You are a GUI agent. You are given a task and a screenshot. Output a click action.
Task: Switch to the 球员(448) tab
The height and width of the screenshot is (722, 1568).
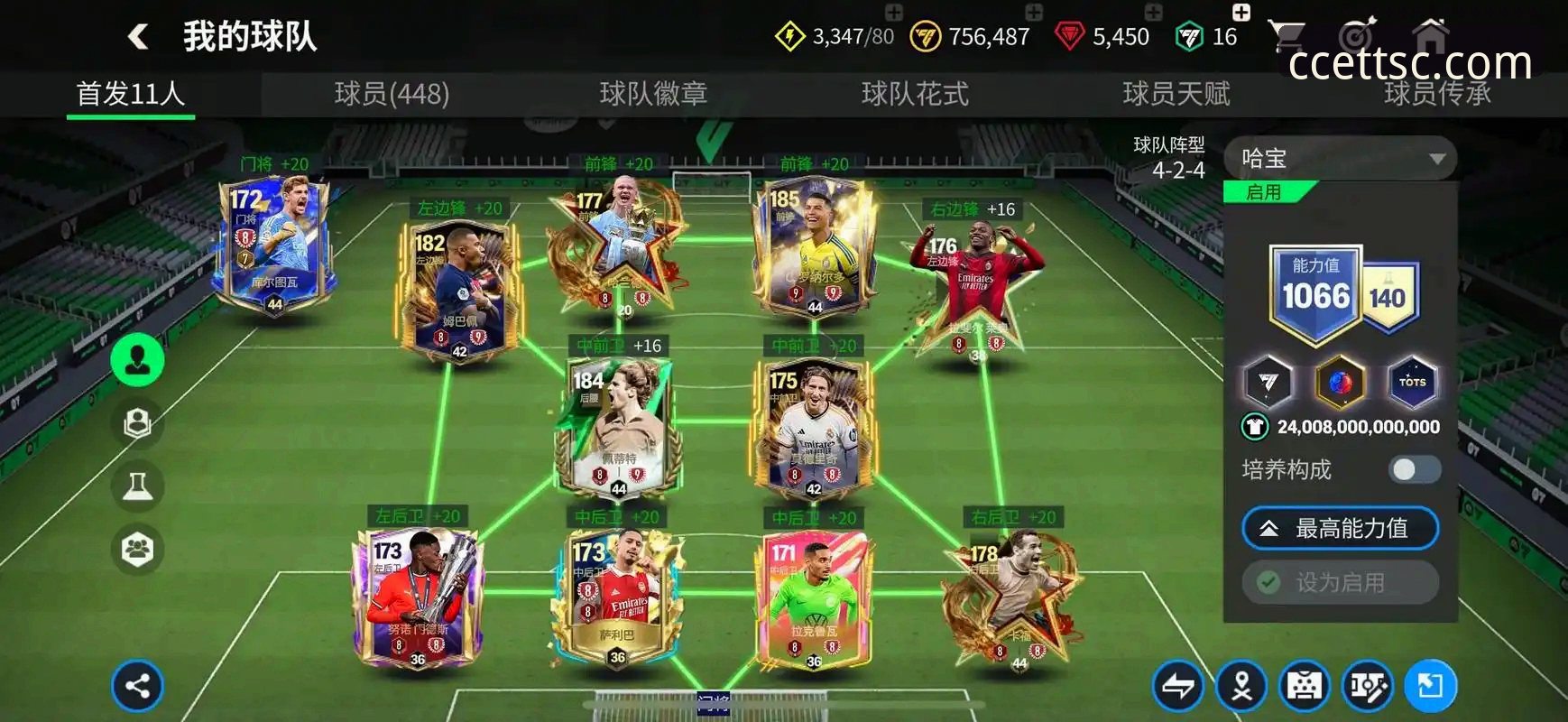click(392, 94)
